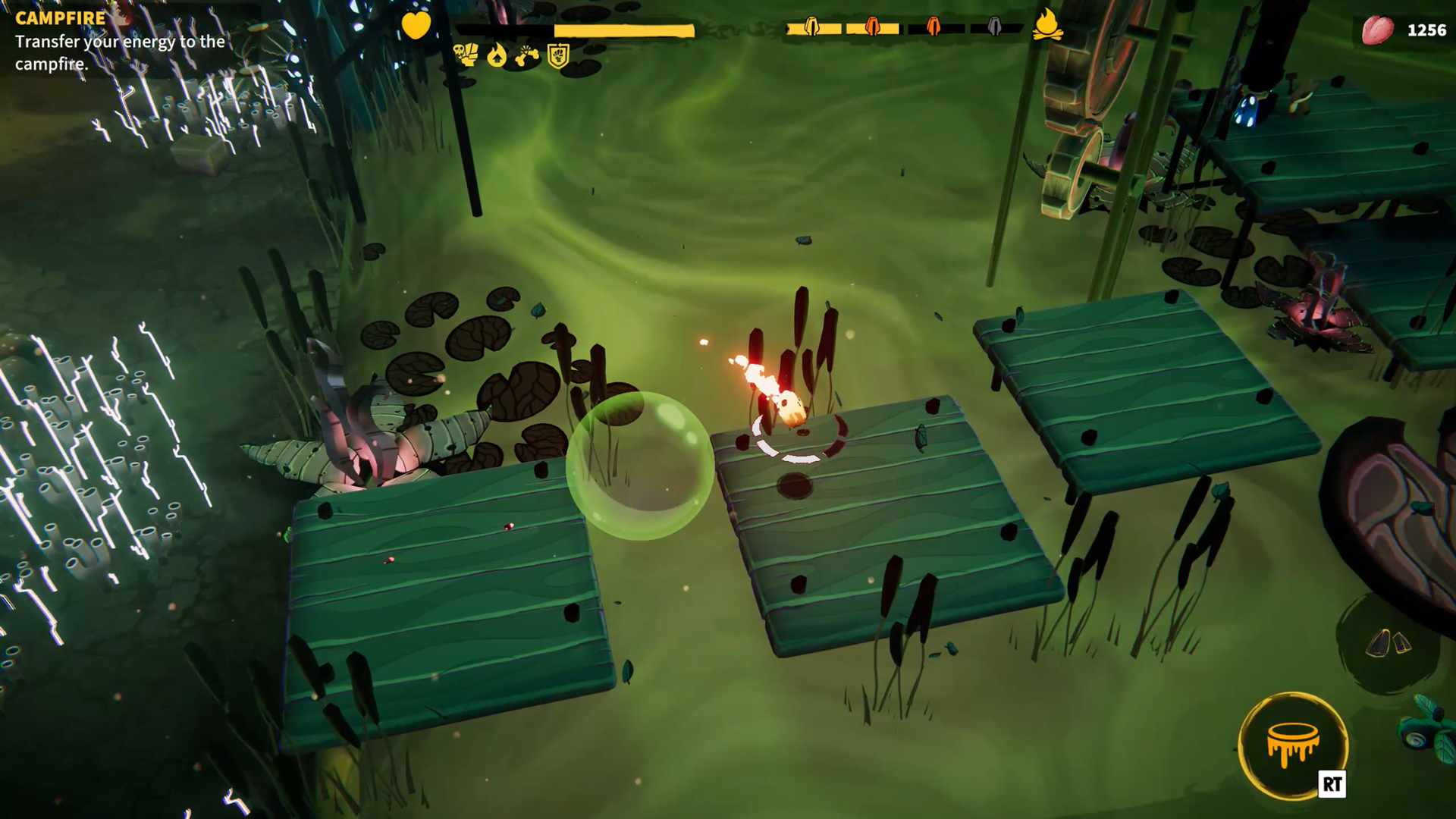Image resolution: width=1456 pixels, height=819 pixels.
Task: Click the bone dash ability icon
Action: [x=527, y=55]
